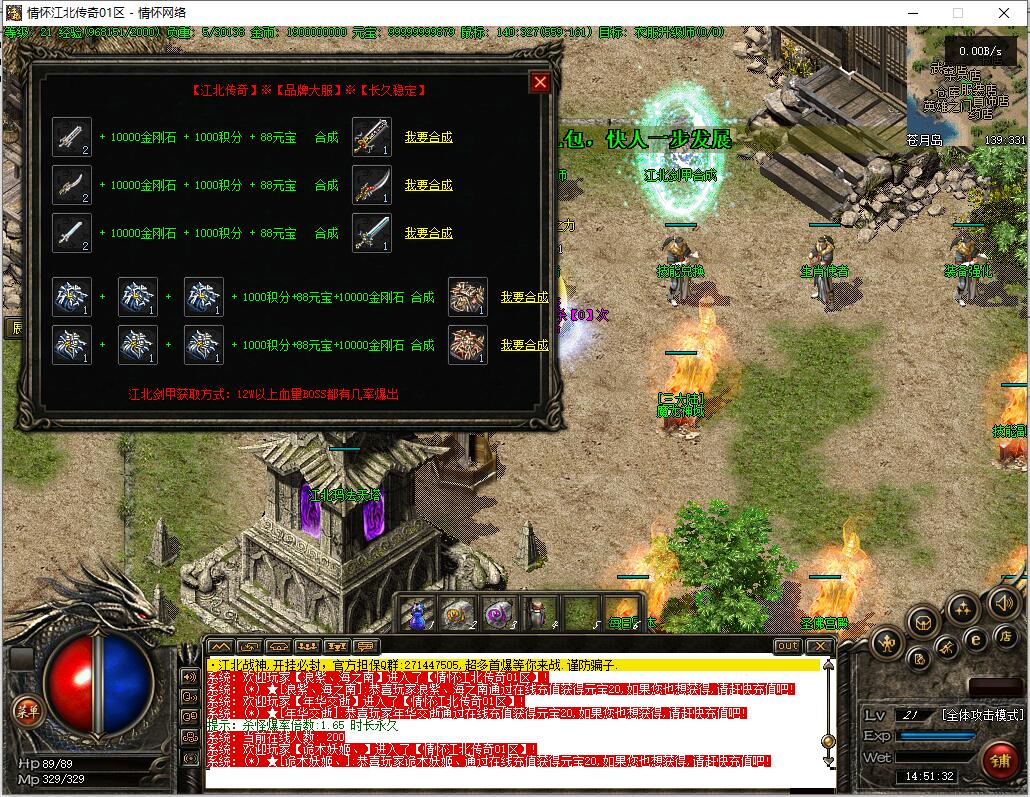Screen dimensions: 1030x797
Task: Select the blue-bladed sword result icon
Action: click(x=372, y=233)
